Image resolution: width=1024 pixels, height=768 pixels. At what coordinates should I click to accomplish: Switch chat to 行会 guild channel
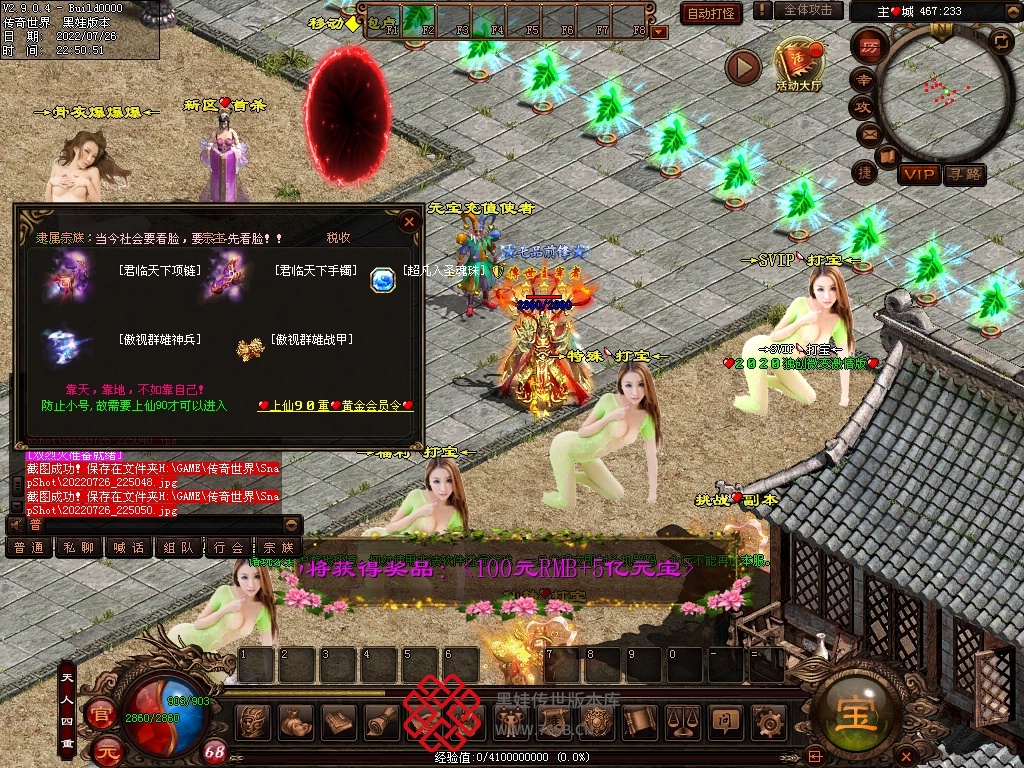230,548
